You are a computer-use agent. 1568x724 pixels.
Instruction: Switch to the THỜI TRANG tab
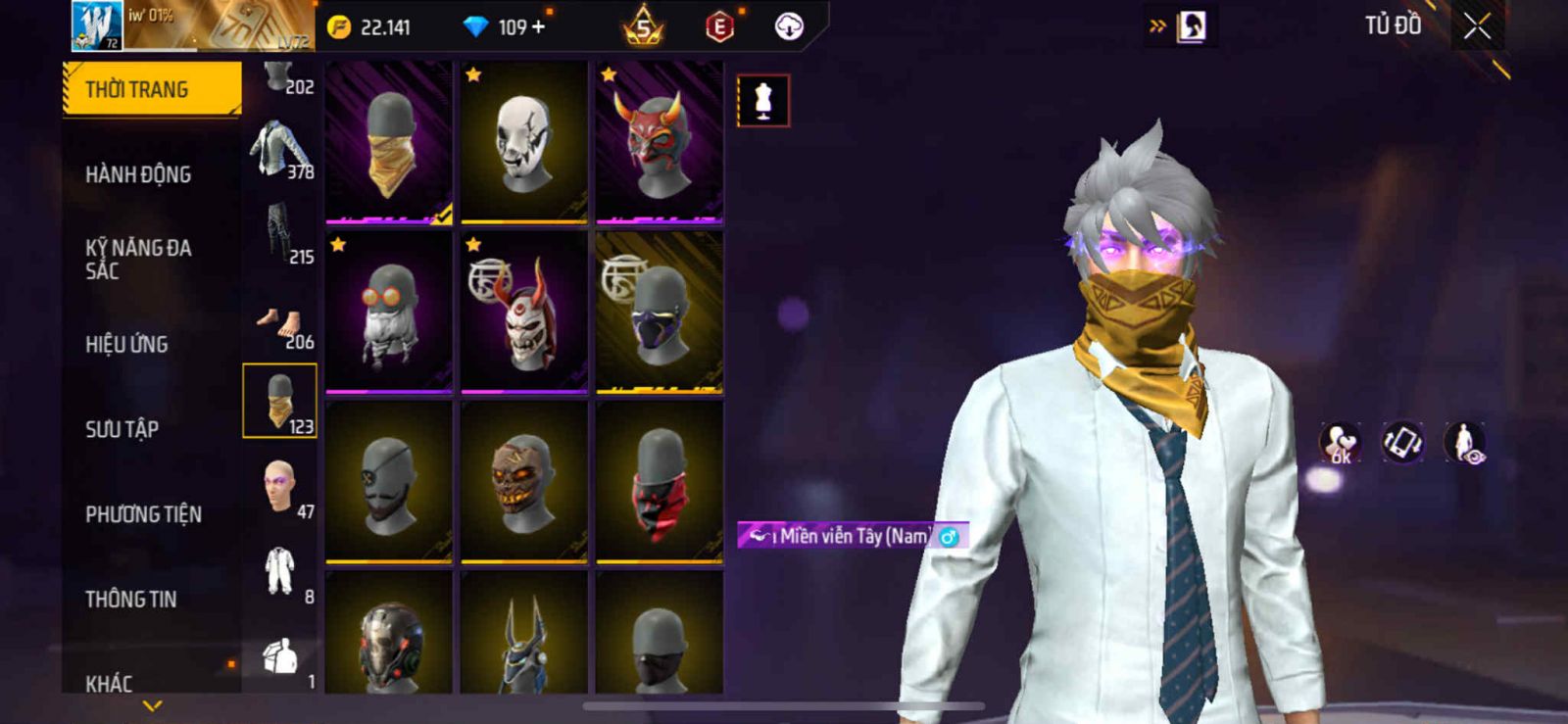tap(151, 89)
